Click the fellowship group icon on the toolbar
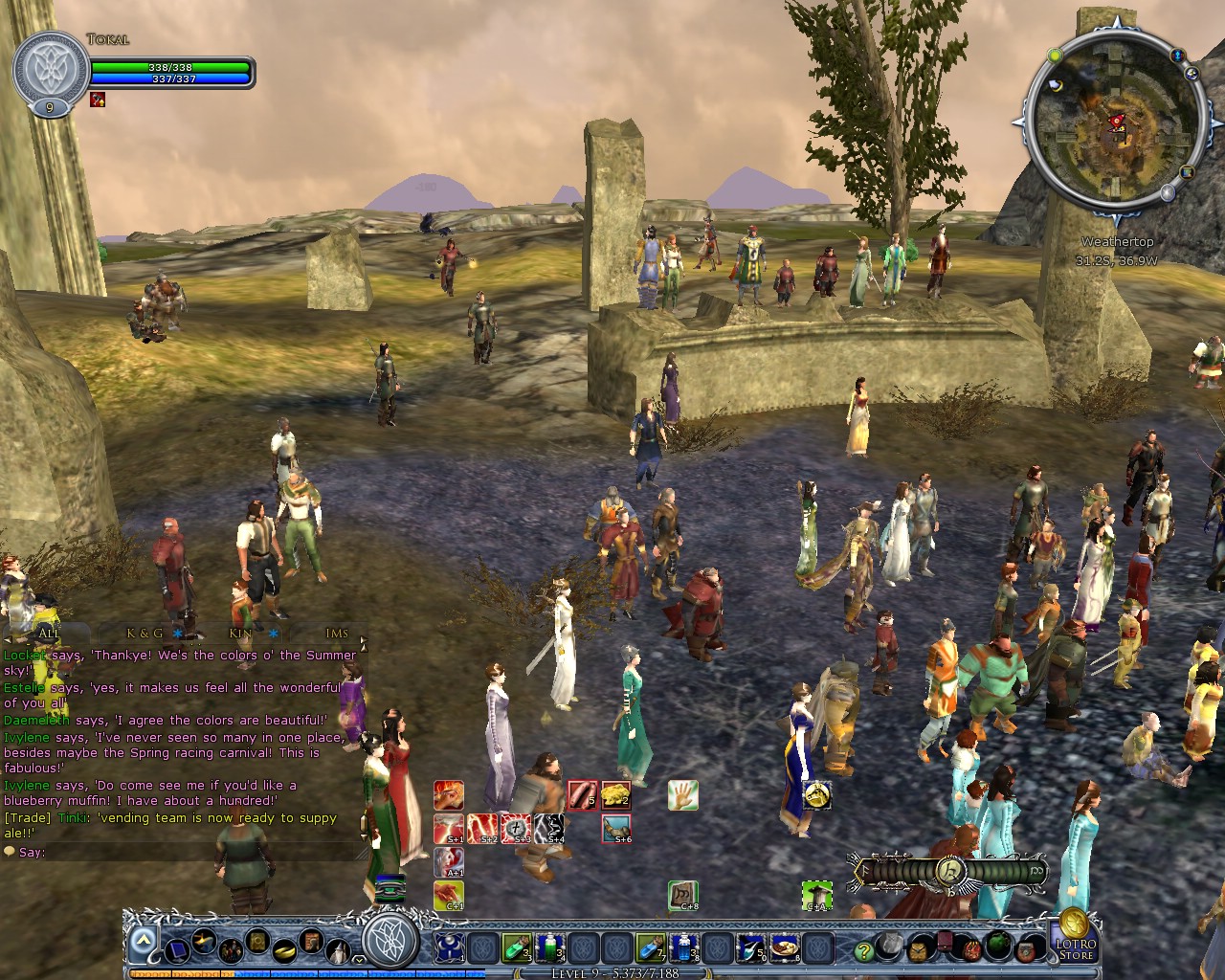This screenshot has height=980, width=1225. (232, 949)
